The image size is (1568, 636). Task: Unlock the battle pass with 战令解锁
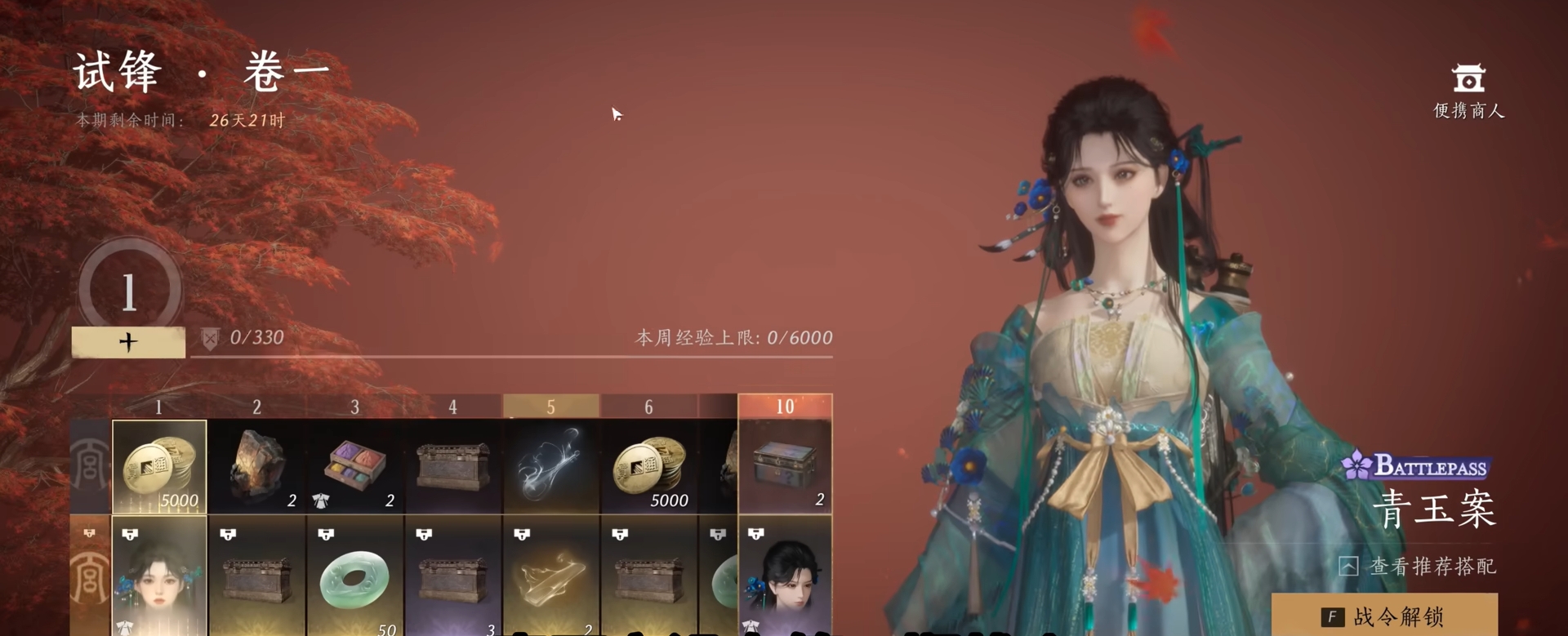(1384, 616)
